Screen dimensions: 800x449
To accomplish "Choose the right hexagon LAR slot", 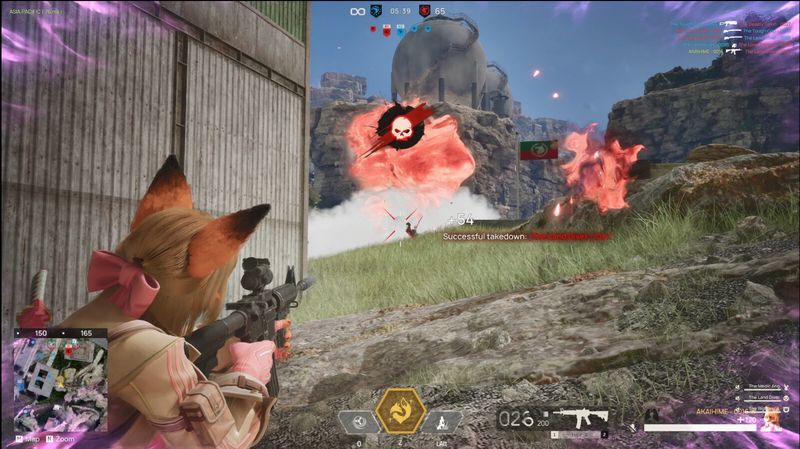I will point(441,421).
